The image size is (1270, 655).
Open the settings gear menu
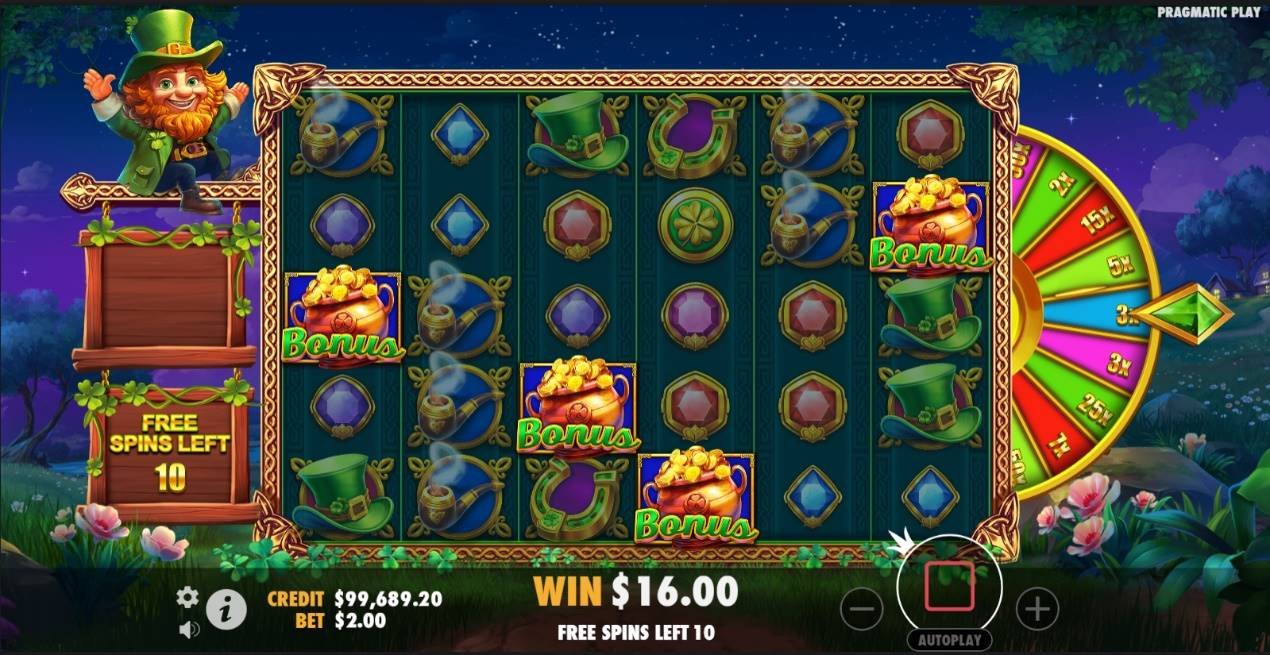187,597
